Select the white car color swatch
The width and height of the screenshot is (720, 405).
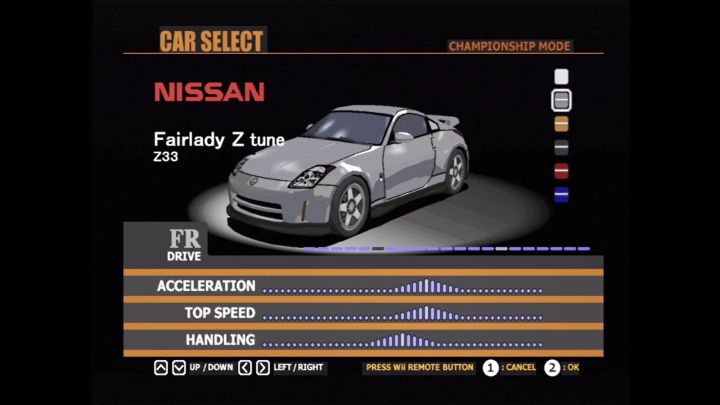(561, 76)
